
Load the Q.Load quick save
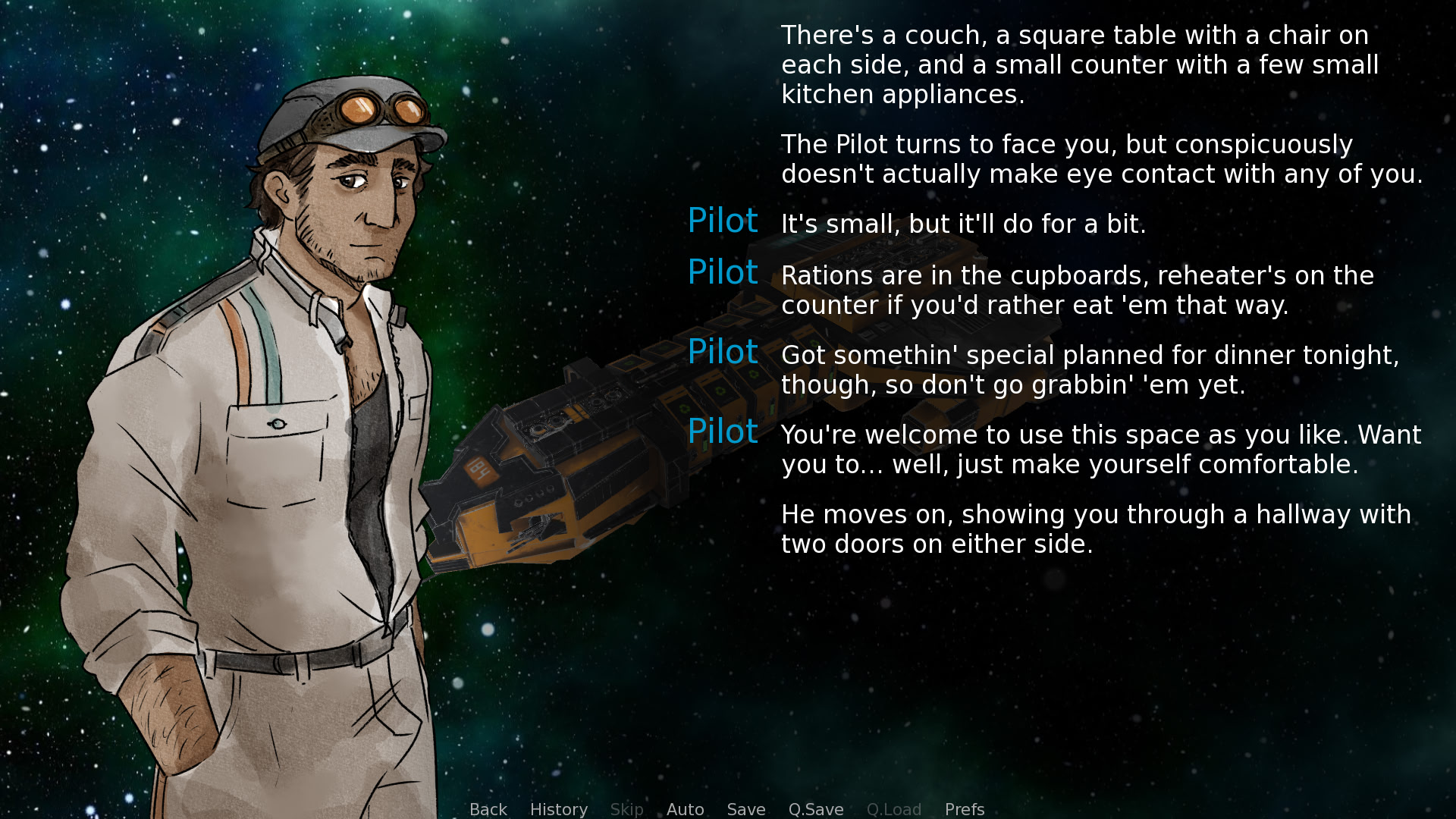pos(894,809)
